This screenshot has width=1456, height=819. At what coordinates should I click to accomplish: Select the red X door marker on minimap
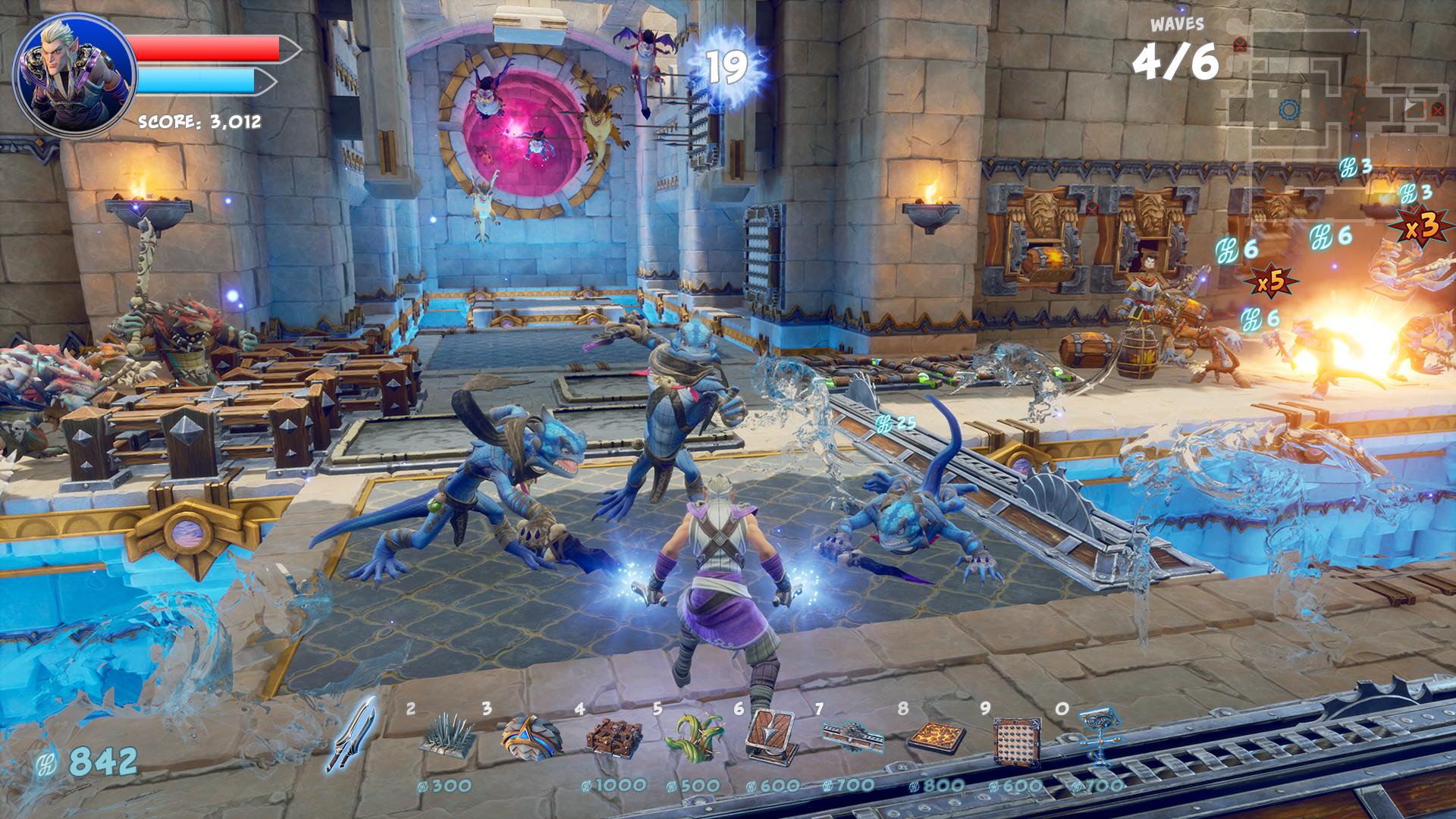pos(1438,111)
